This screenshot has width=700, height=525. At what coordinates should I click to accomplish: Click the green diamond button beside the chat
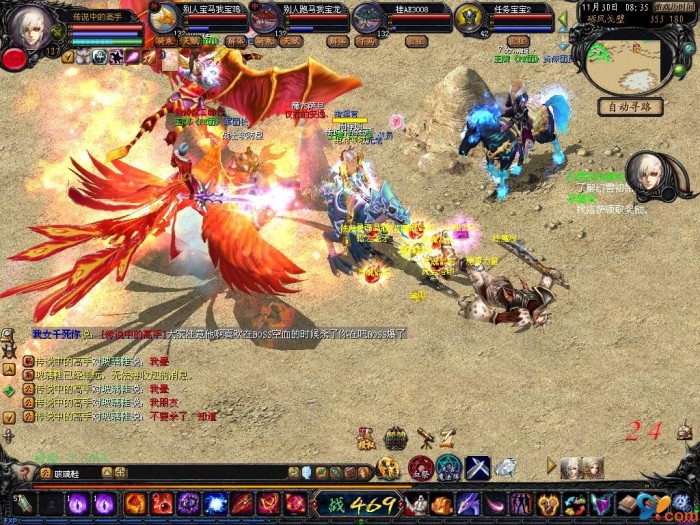pyautogui.click(x=8, y=393)
